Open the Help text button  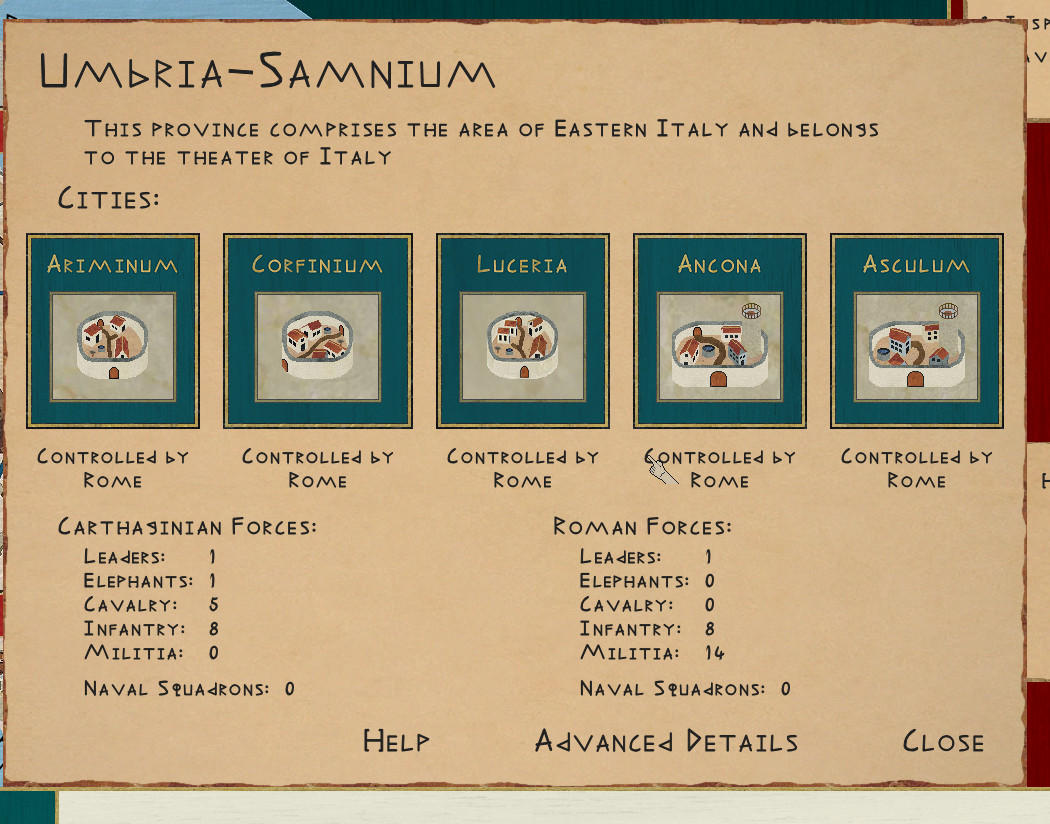point(396,741)
